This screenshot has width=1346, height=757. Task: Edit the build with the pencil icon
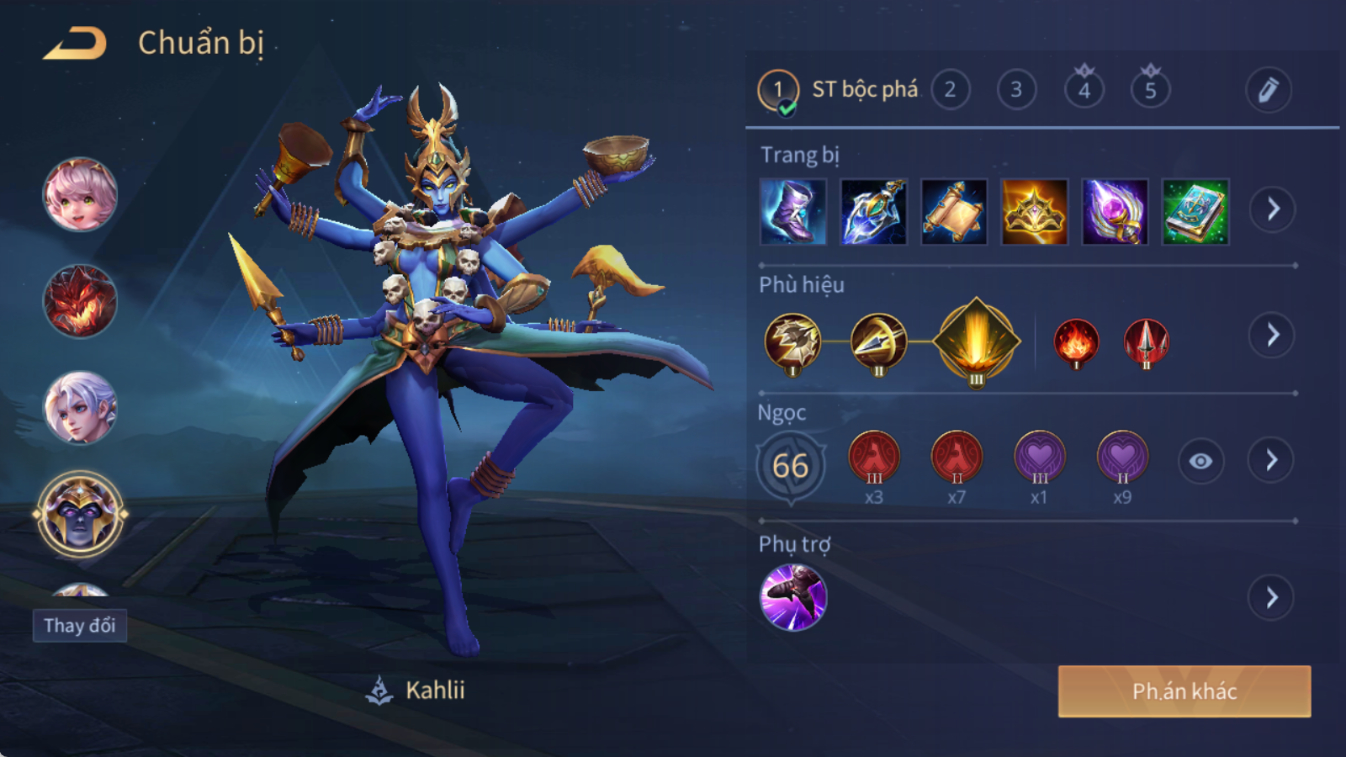point(1268,90)
